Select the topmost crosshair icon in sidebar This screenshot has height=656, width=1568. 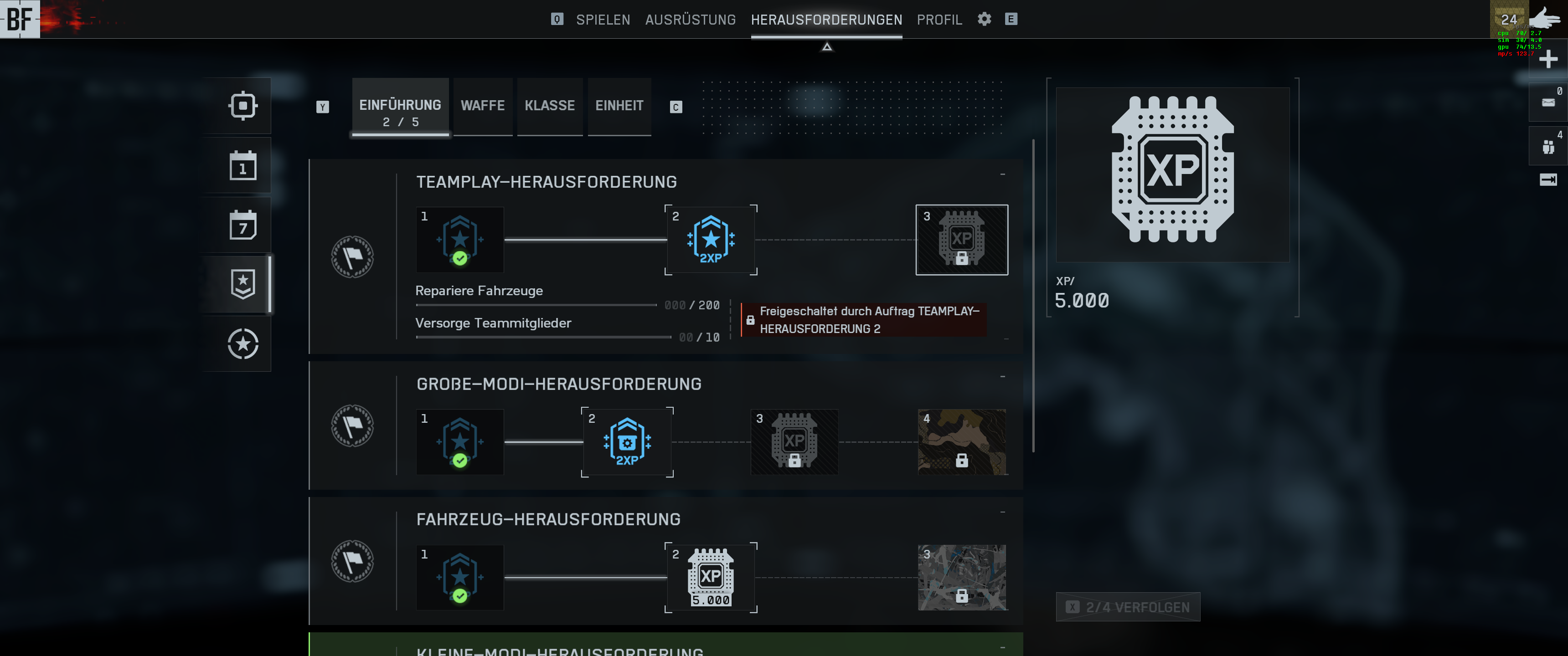(x=243, y=105)
